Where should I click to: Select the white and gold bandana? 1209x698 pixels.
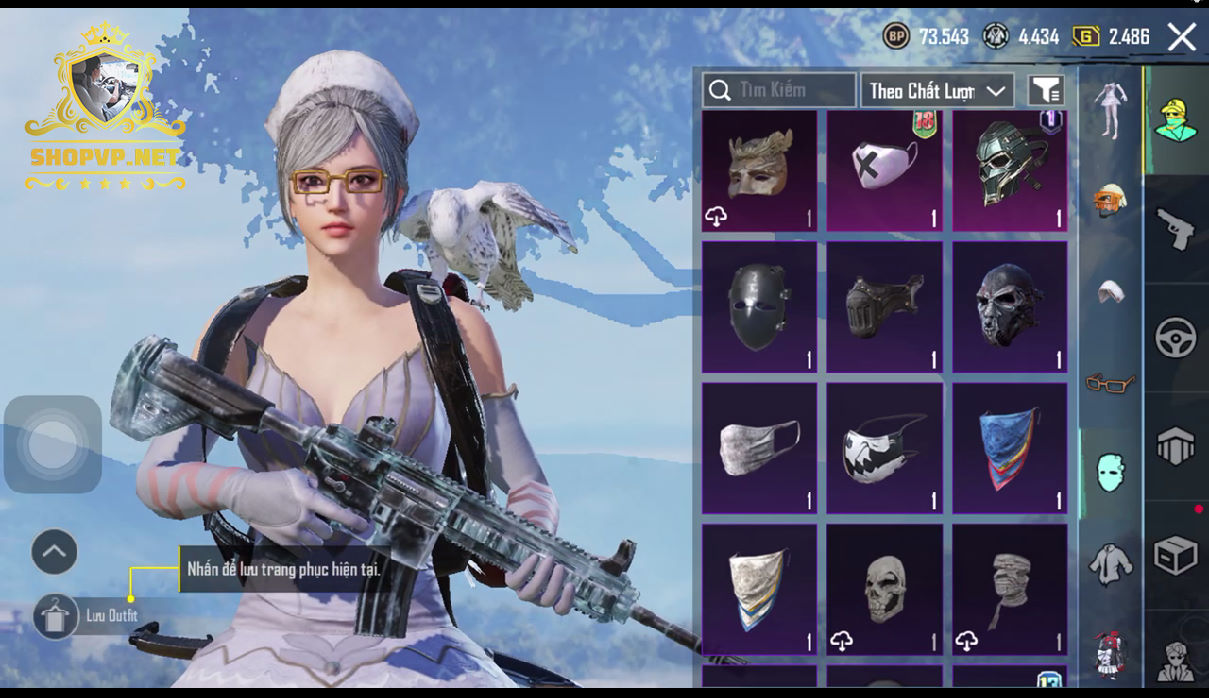pyautogui.click(x=759, y=589)
